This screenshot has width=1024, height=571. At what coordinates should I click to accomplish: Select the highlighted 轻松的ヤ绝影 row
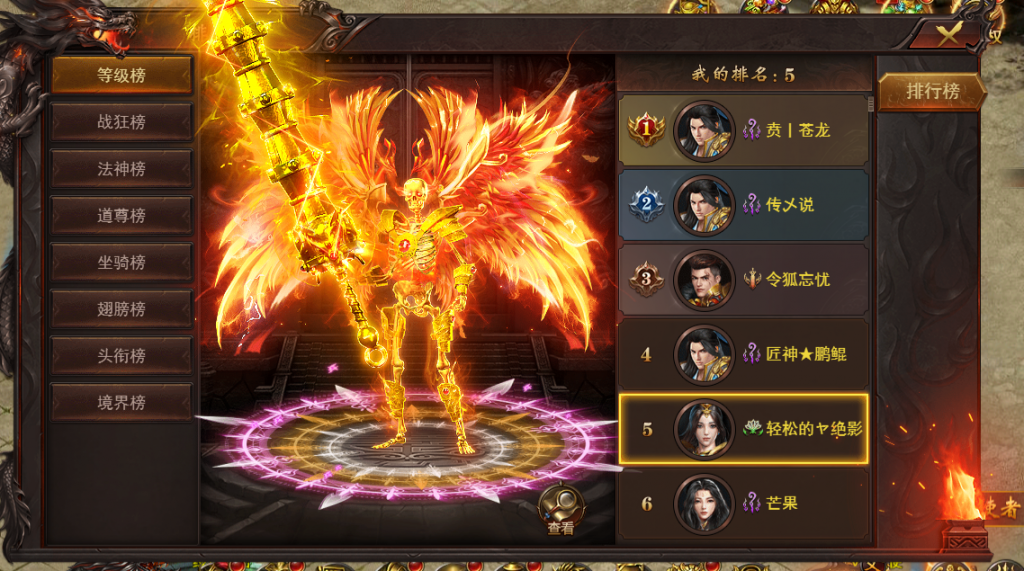743,429
